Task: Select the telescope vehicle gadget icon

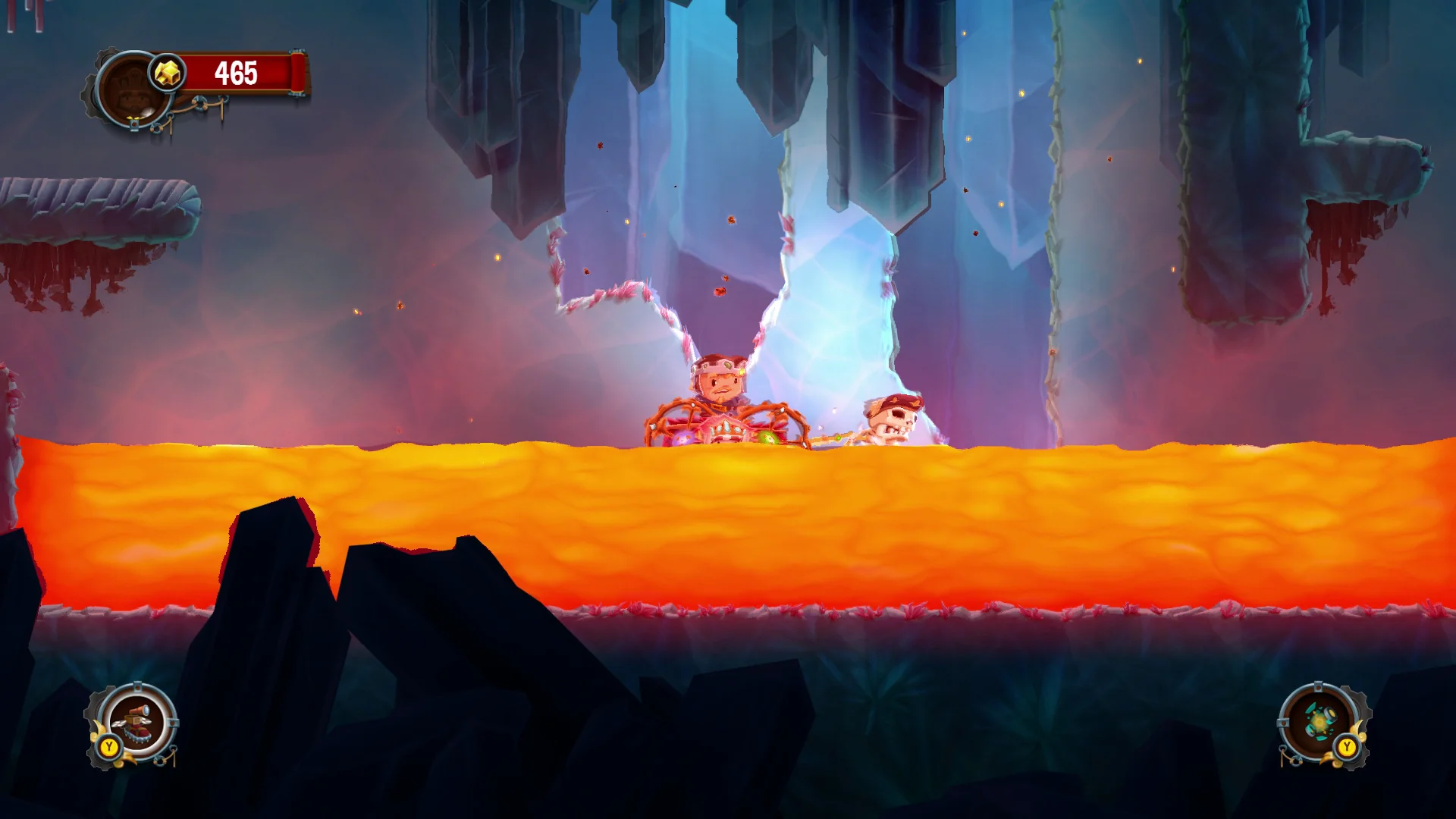Action: point(135,724)
